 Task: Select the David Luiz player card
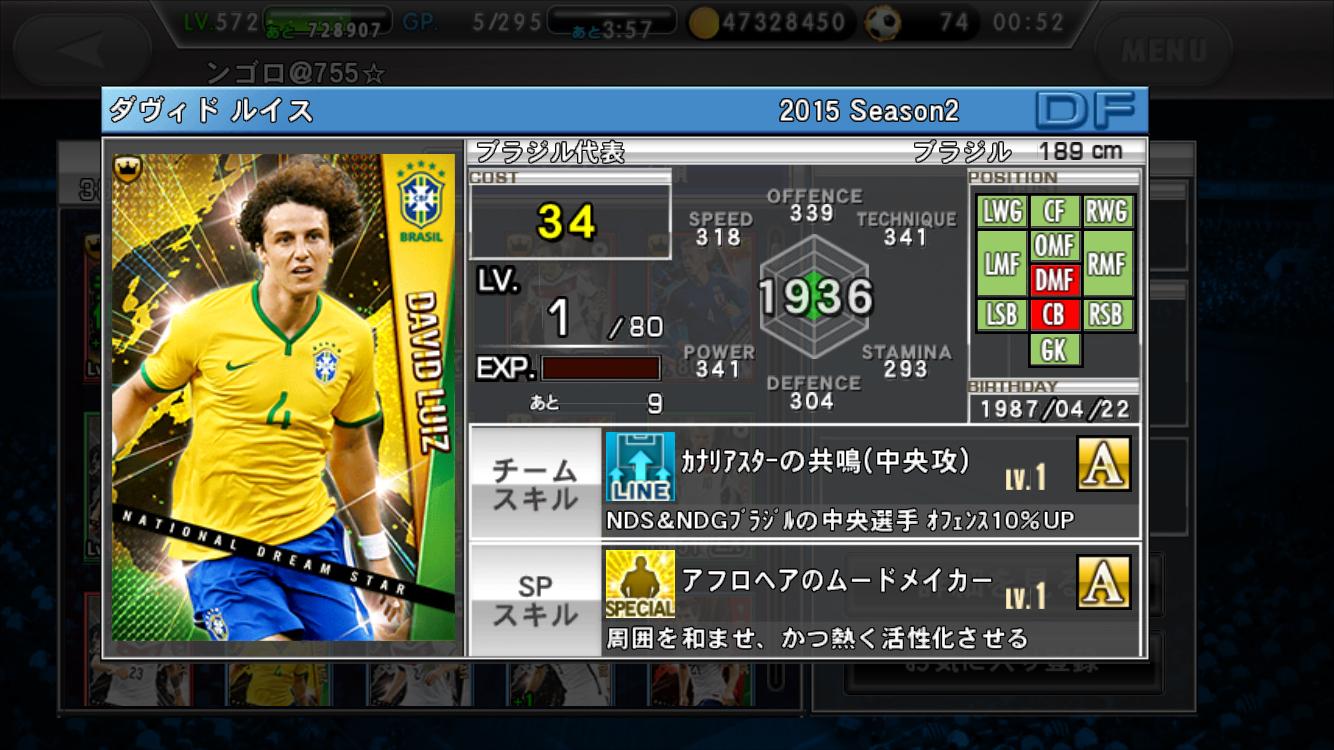click(283, 397)
